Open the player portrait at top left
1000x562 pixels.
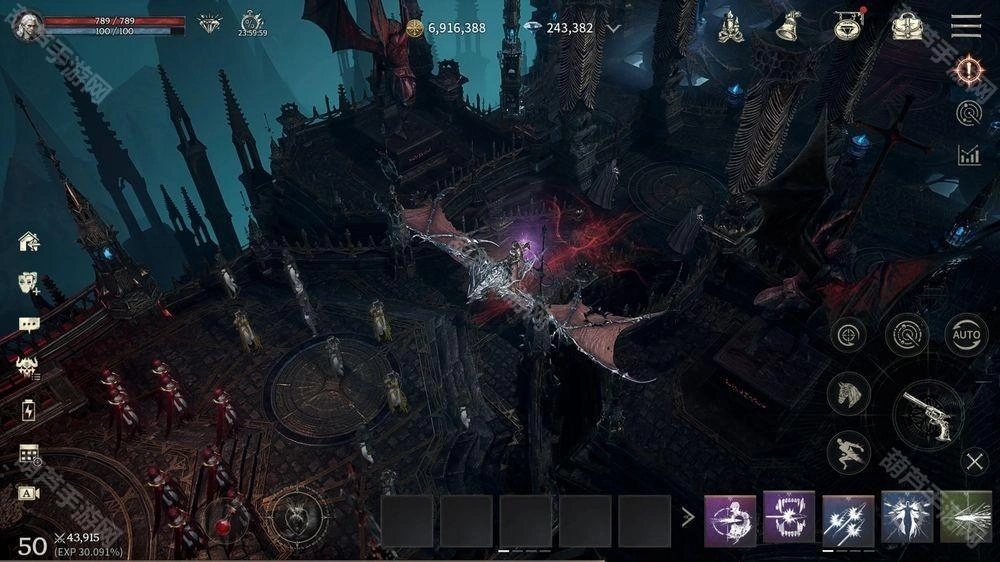[x=27, y=25]
